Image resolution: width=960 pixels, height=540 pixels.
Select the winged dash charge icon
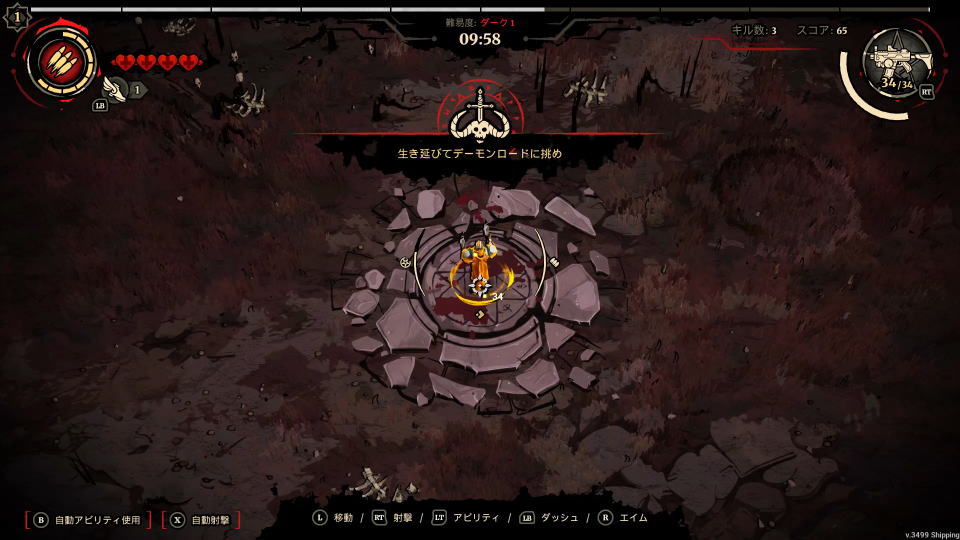coord(120,89)
